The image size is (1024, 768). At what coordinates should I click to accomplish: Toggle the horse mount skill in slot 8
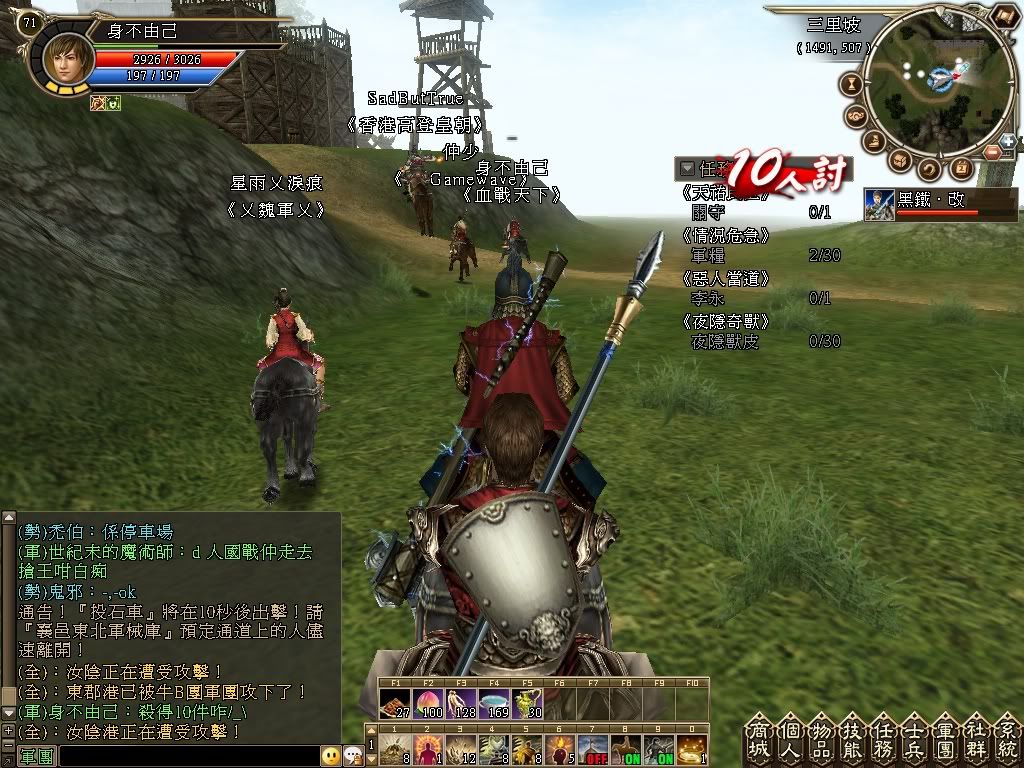pos(627,749)
